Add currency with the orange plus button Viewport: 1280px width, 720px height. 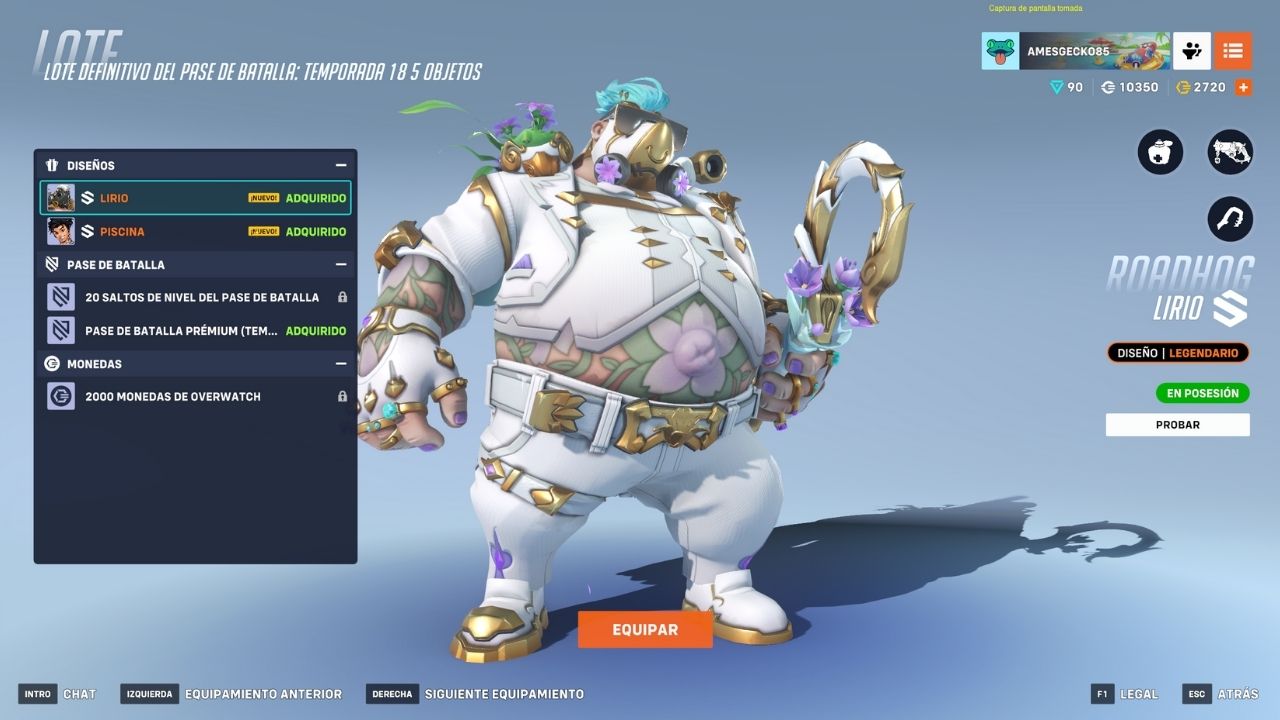click(1243, 87)
